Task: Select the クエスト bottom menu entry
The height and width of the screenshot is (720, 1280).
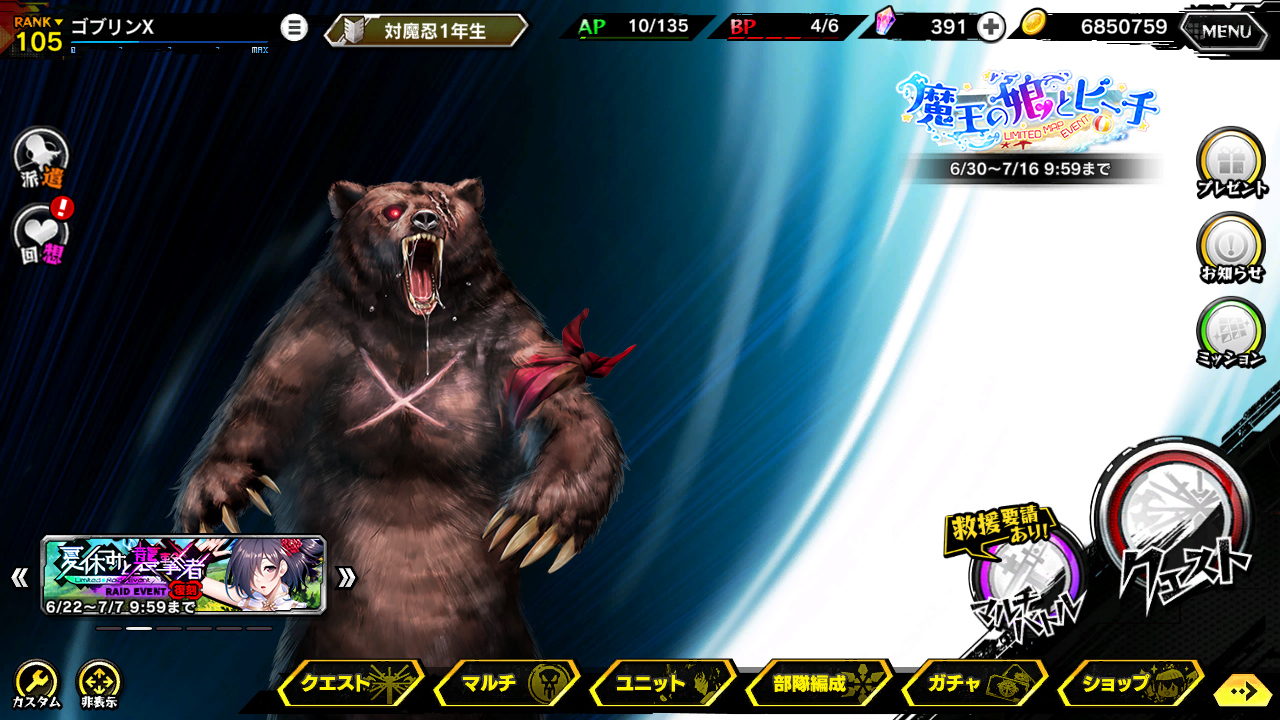Action: (x=349, y=684)
